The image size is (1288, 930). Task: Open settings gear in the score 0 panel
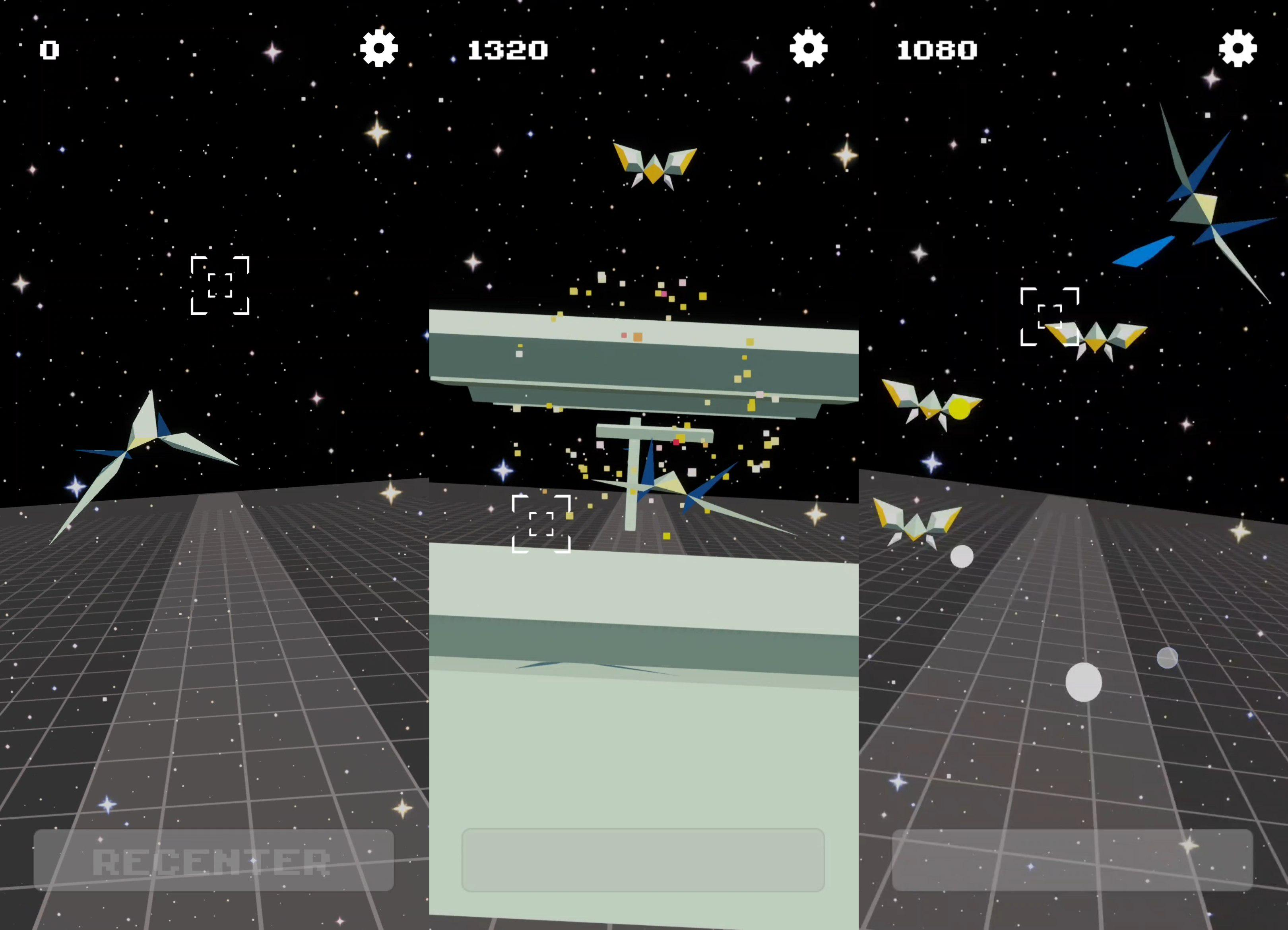[379, 48]
